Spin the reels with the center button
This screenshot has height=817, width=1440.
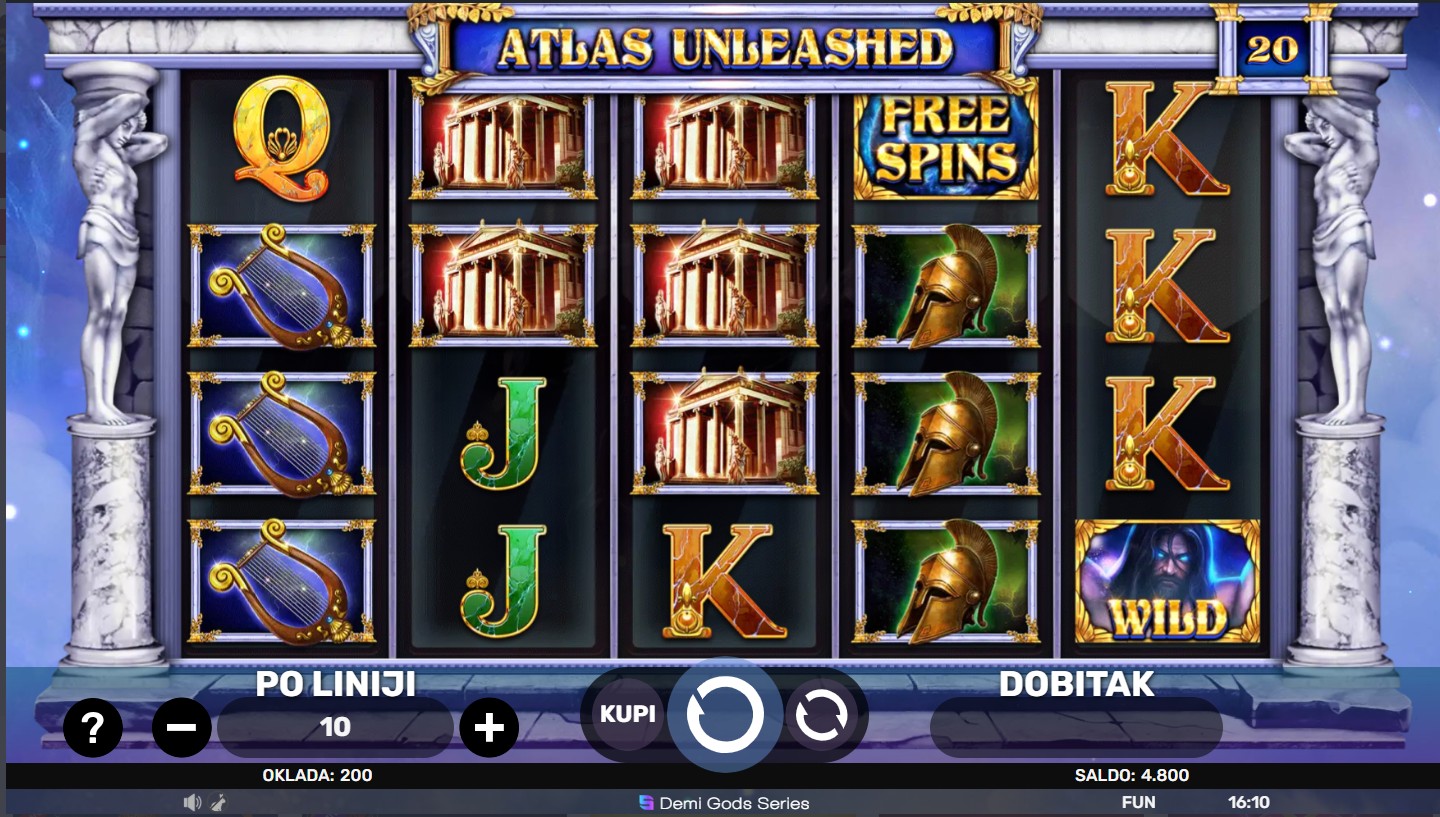coord(725,714)
